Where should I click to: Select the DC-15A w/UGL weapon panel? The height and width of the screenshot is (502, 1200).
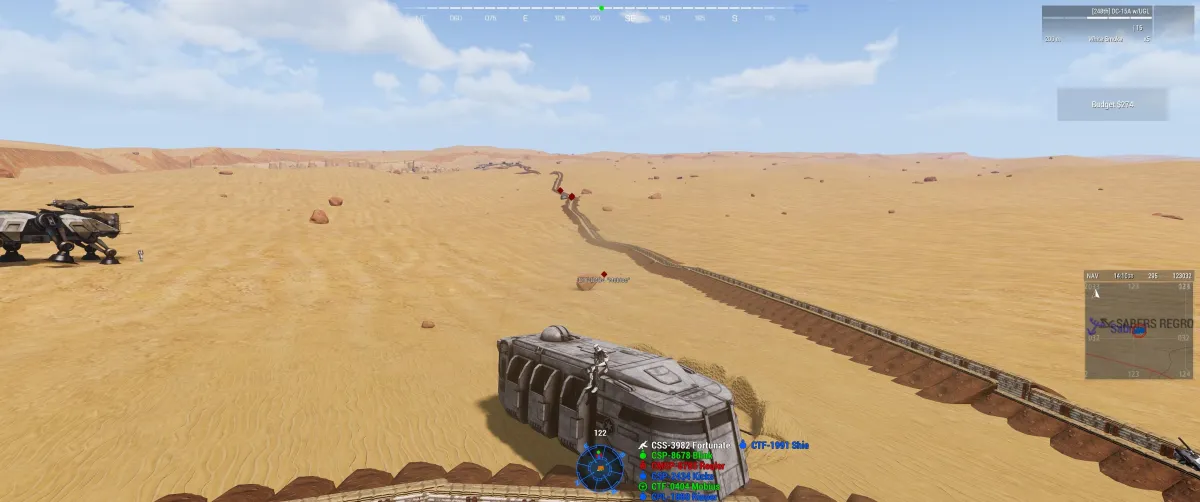(x=1096, y=24)
